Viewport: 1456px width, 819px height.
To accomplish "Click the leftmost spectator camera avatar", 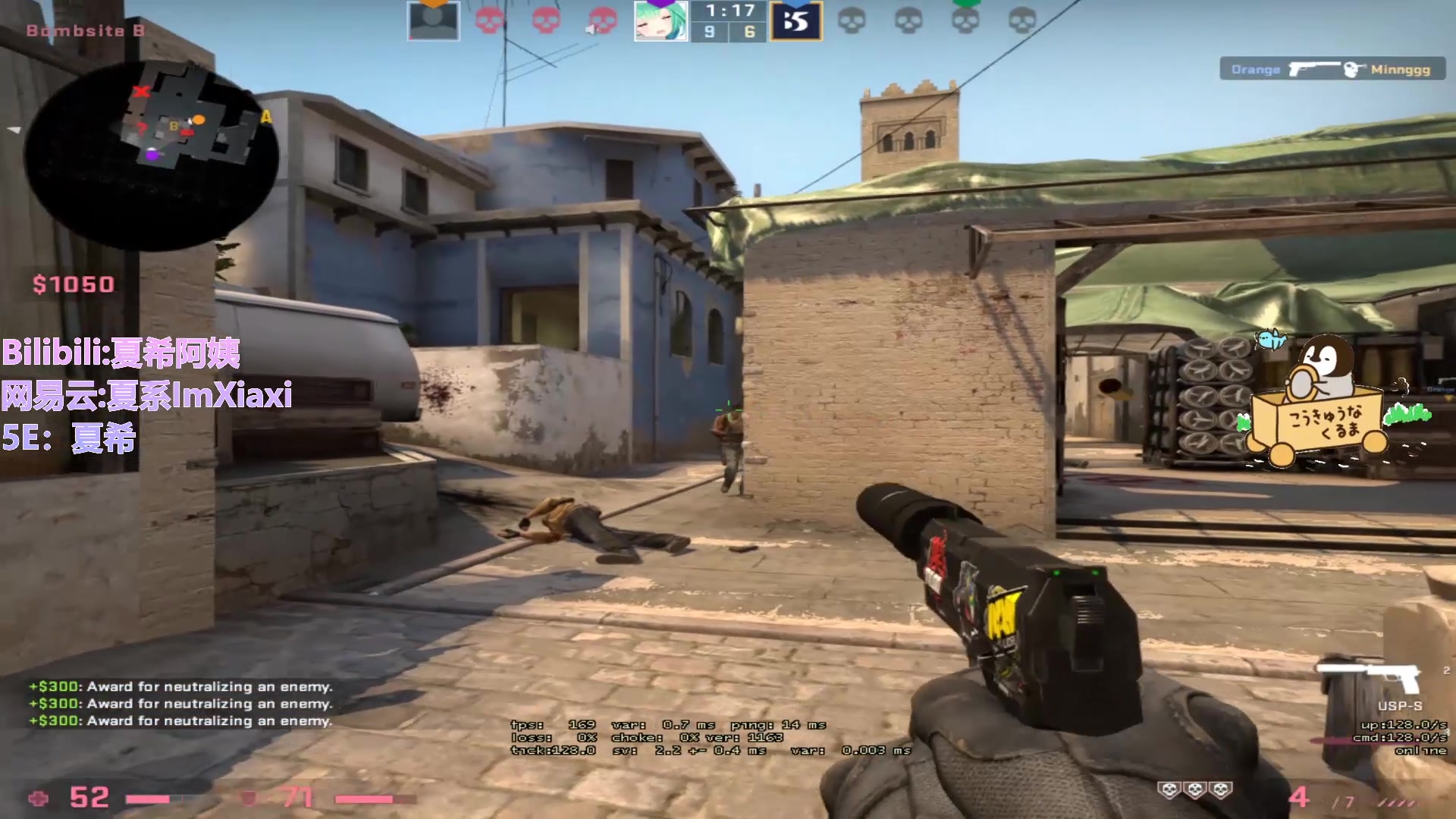I will pos(432,20).
